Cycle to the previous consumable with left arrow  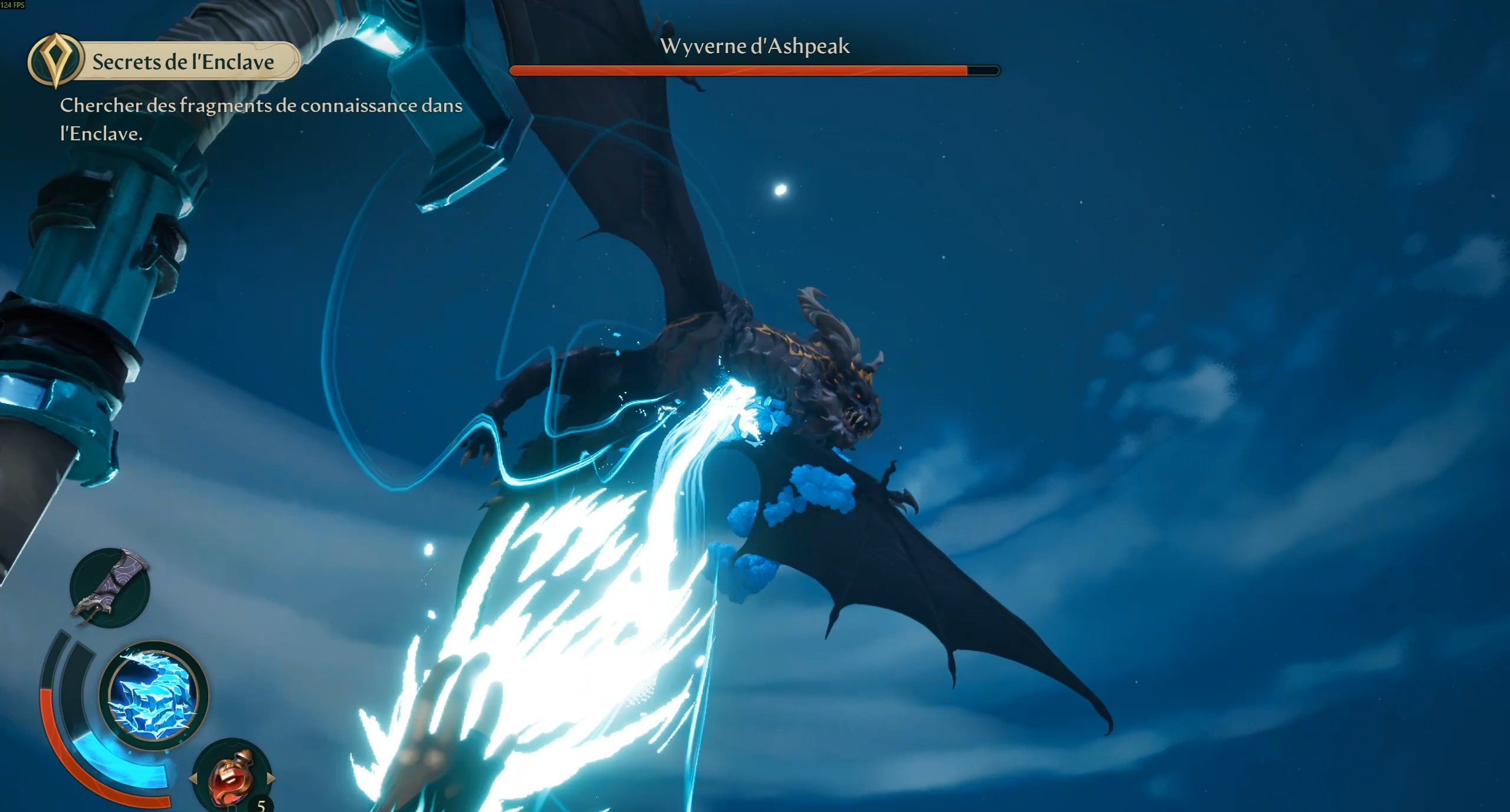click(193, 779)
